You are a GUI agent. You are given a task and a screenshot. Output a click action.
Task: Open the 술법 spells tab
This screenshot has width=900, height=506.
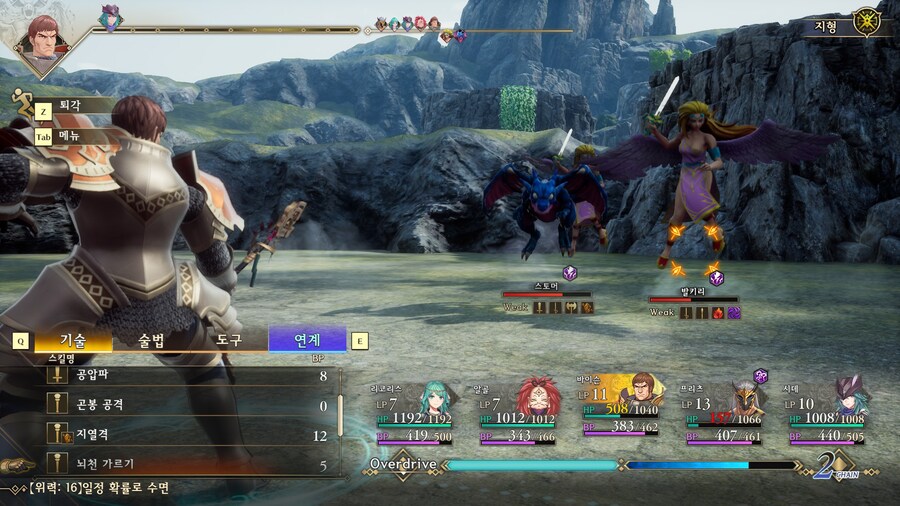click(x=152, y=340)
